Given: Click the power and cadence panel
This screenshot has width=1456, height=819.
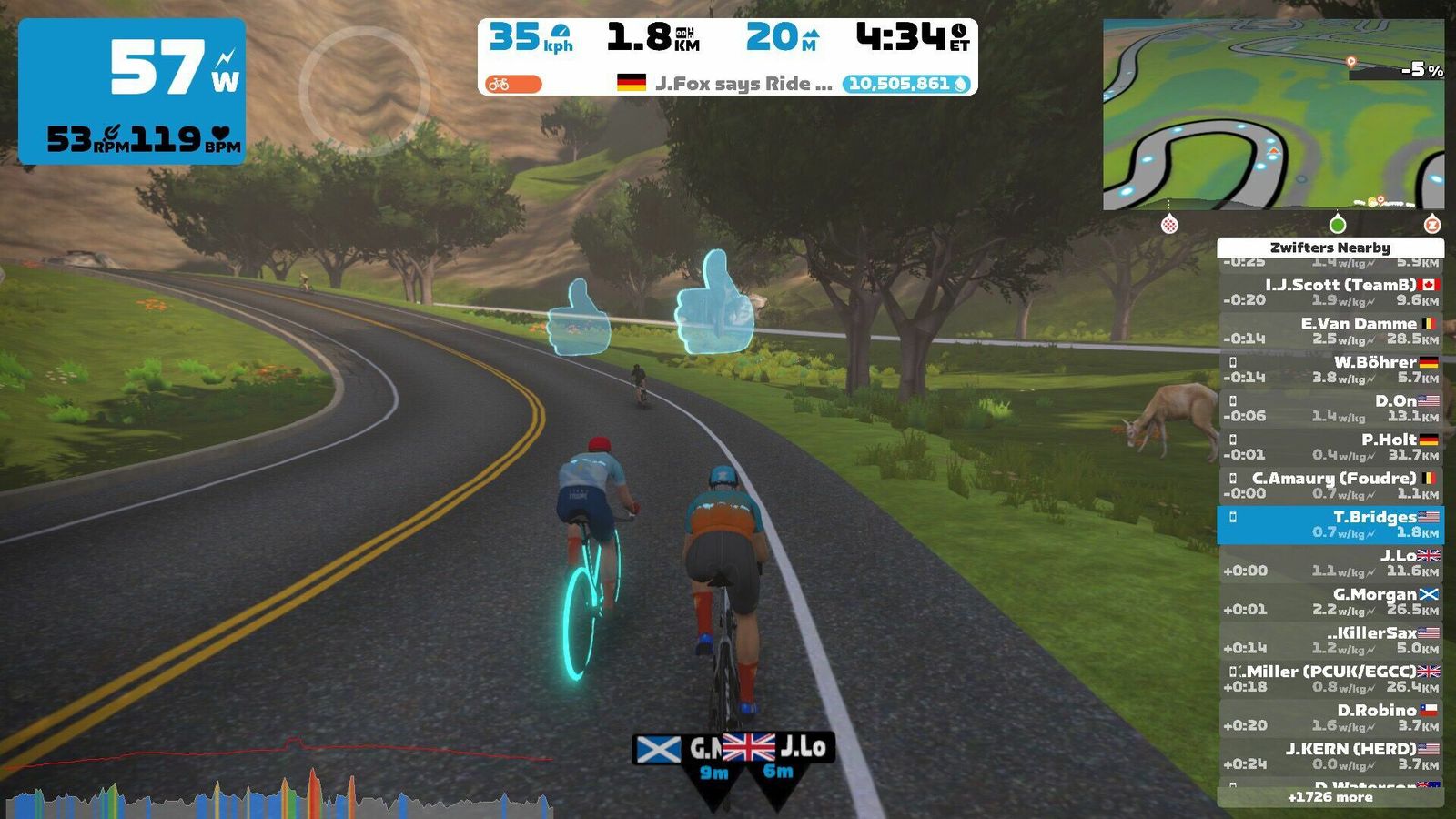Looking at the screenshot, I should click(x=132, y=91).
